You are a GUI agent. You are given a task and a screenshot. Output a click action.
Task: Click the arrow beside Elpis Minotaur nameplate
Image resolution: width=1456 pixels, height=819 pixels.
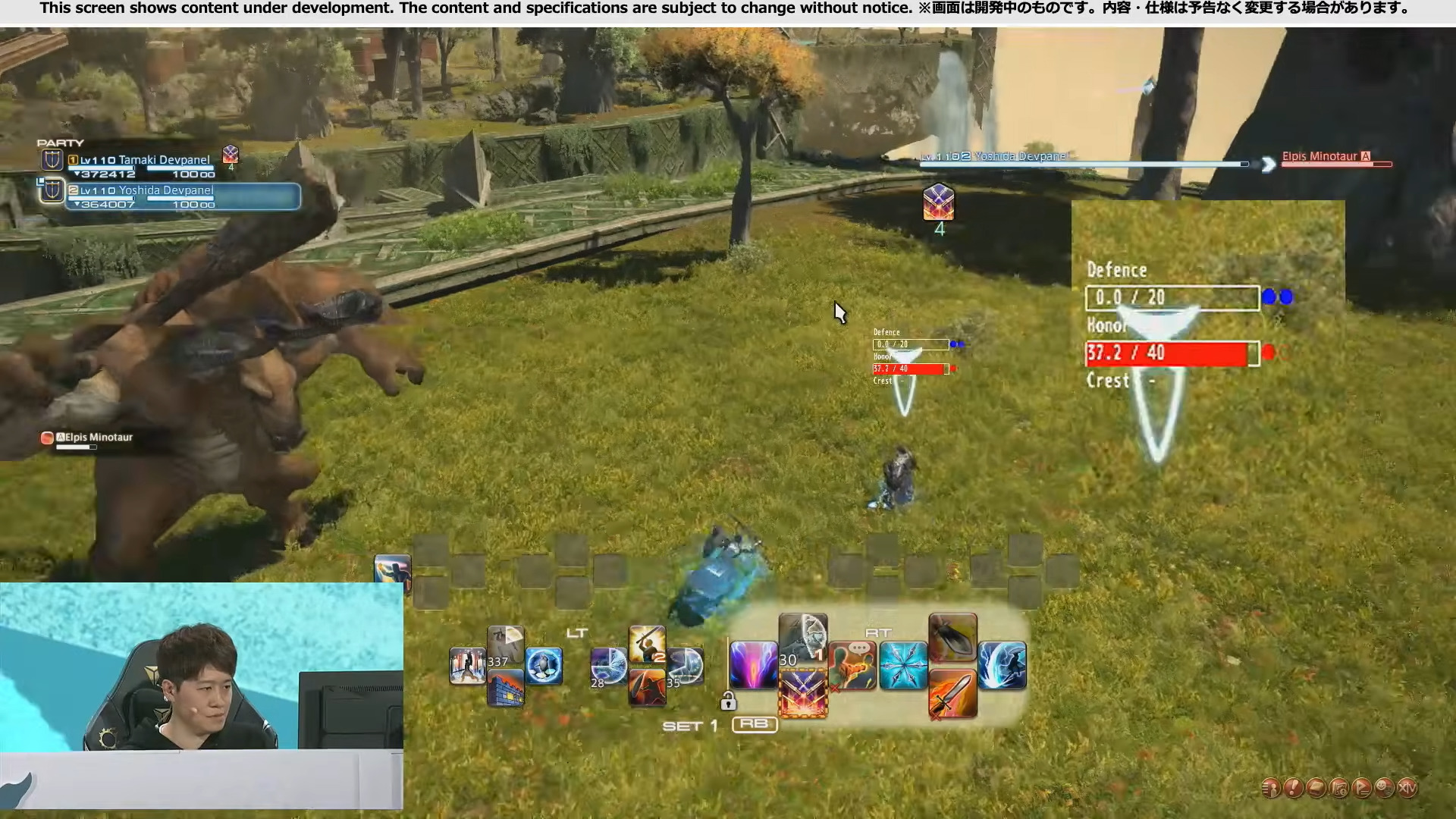click(1268, 165)
